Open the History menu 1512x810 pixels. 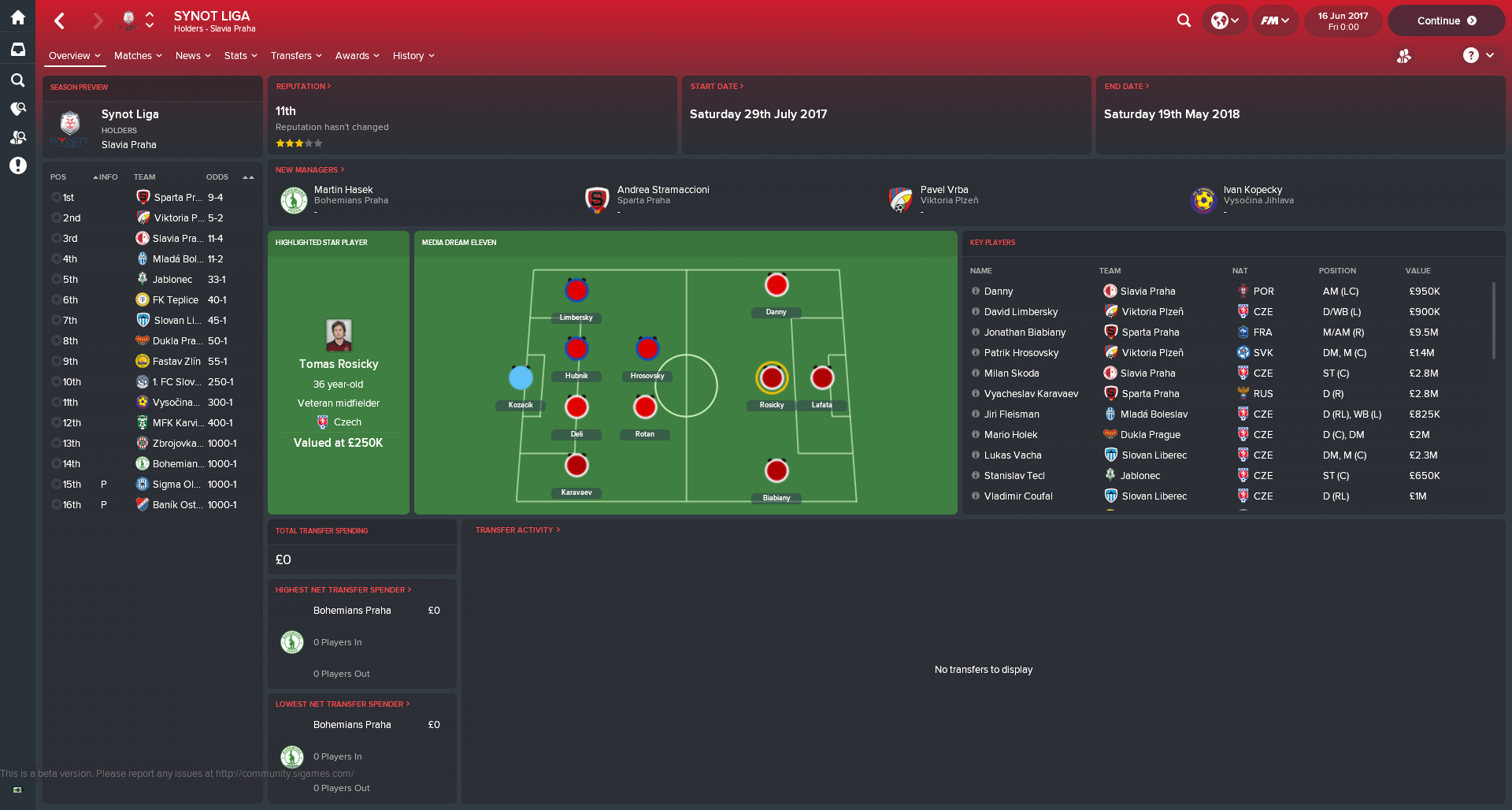point(413,56)
